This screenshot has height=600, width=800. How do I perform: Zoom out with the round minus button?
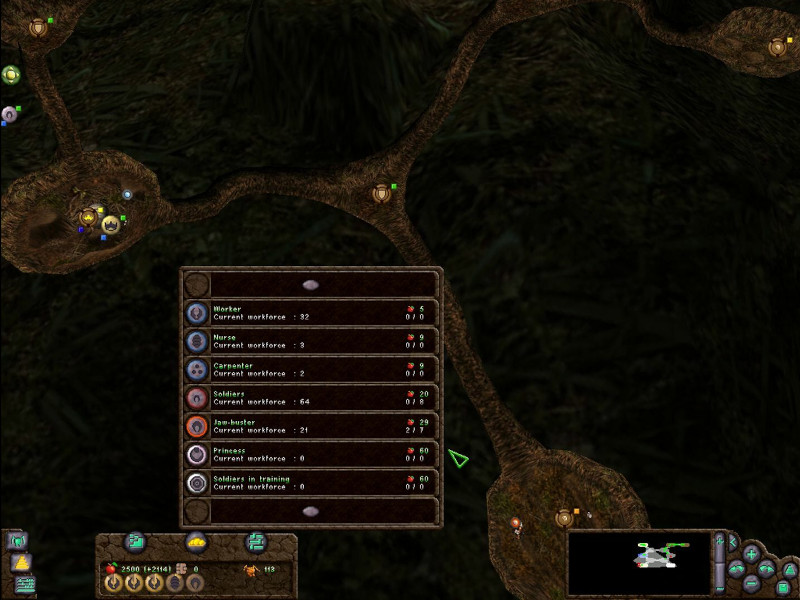pos(751,583)
